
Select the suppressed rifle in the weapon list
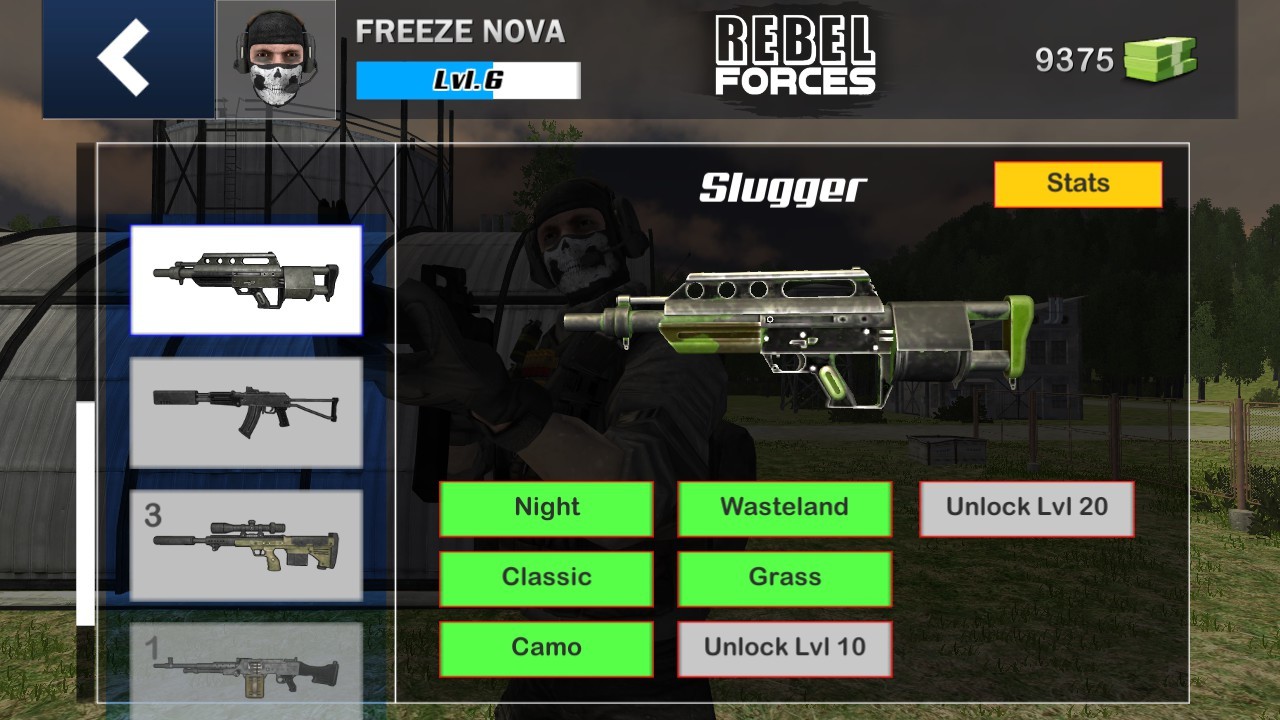click(245, 412)
